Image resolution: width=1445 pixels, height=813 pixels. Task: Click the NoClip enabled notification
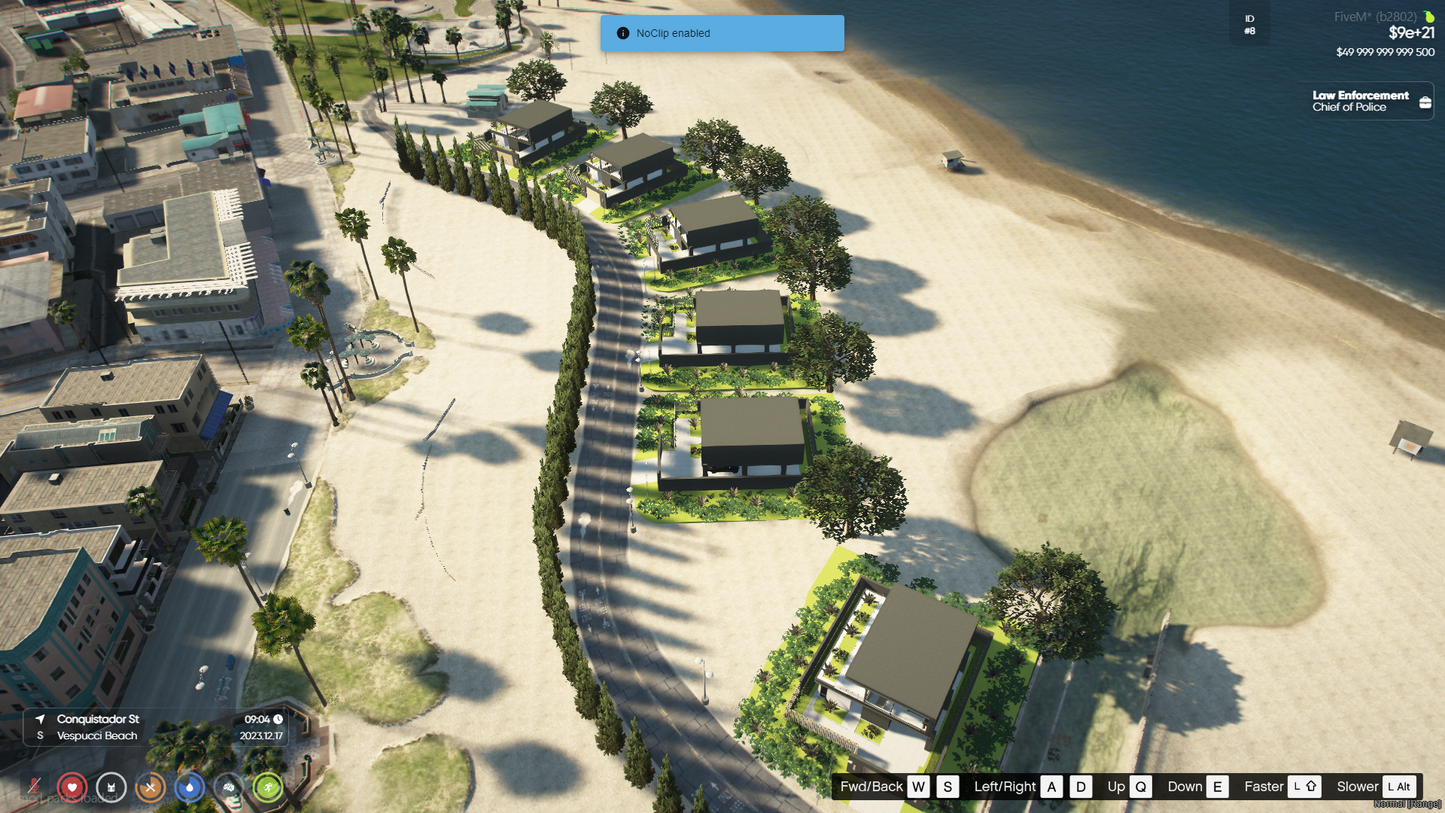click(722, 33)
